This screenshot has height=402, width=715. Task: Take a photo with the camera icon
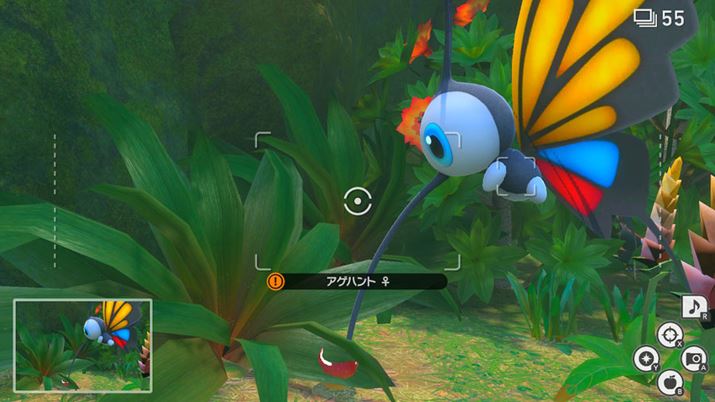coord(693,357)
